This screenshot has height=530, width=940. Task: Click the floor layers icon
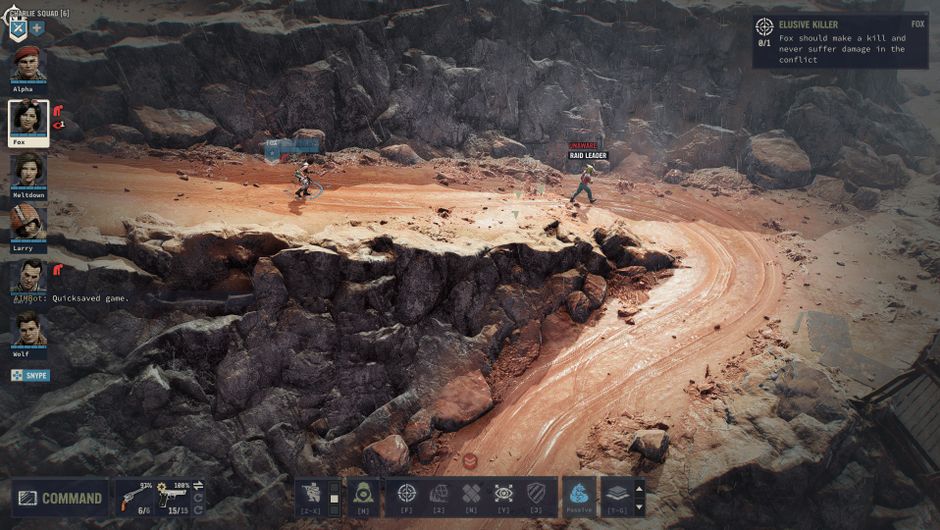615,494
